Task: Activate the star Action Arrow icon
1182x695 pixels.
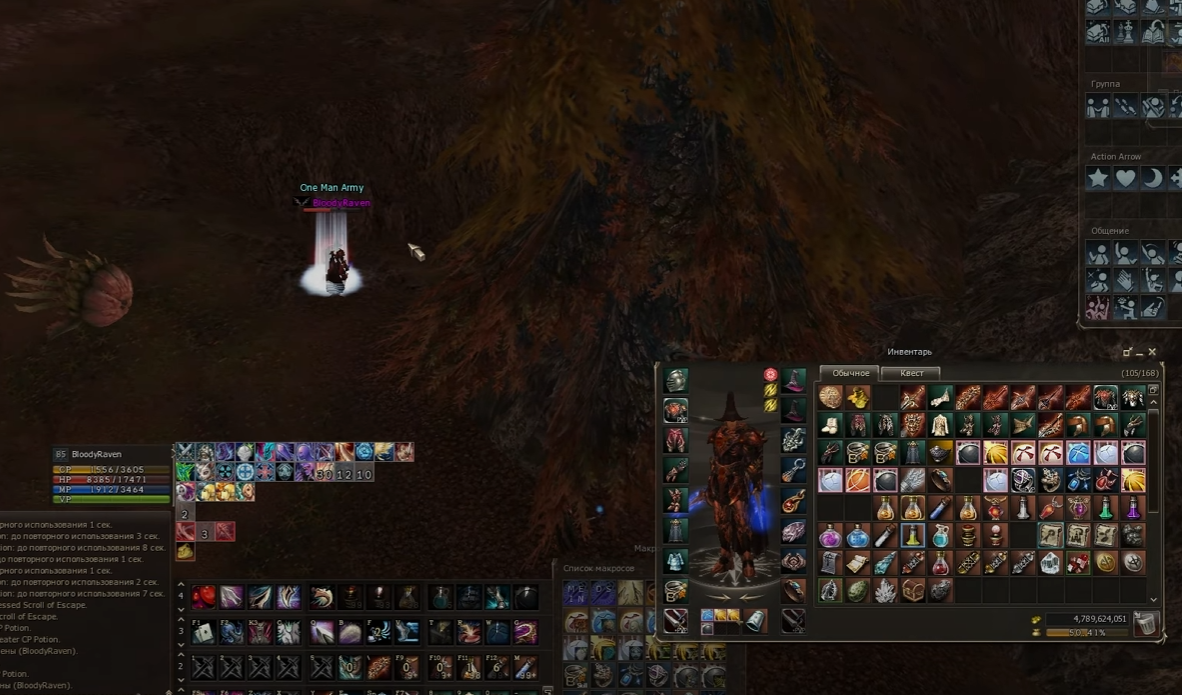Action: point(1099,178)
